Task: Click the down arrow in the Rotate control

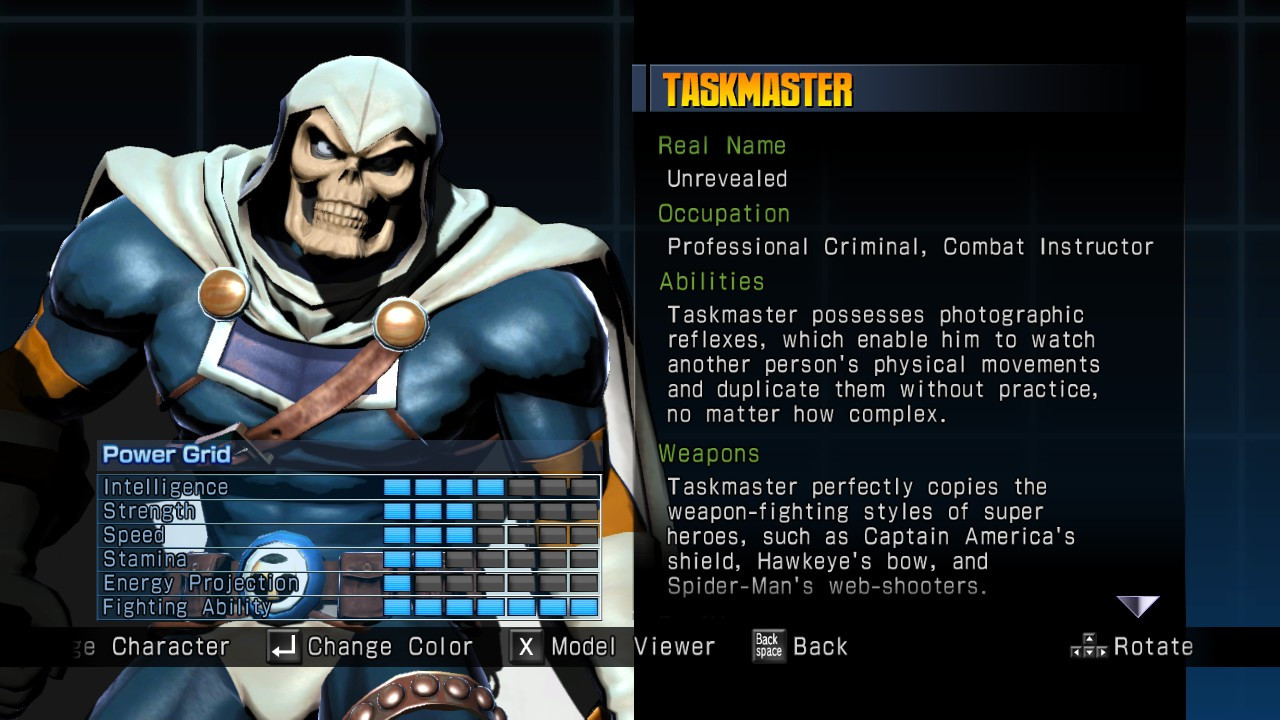Action: 1089,653
